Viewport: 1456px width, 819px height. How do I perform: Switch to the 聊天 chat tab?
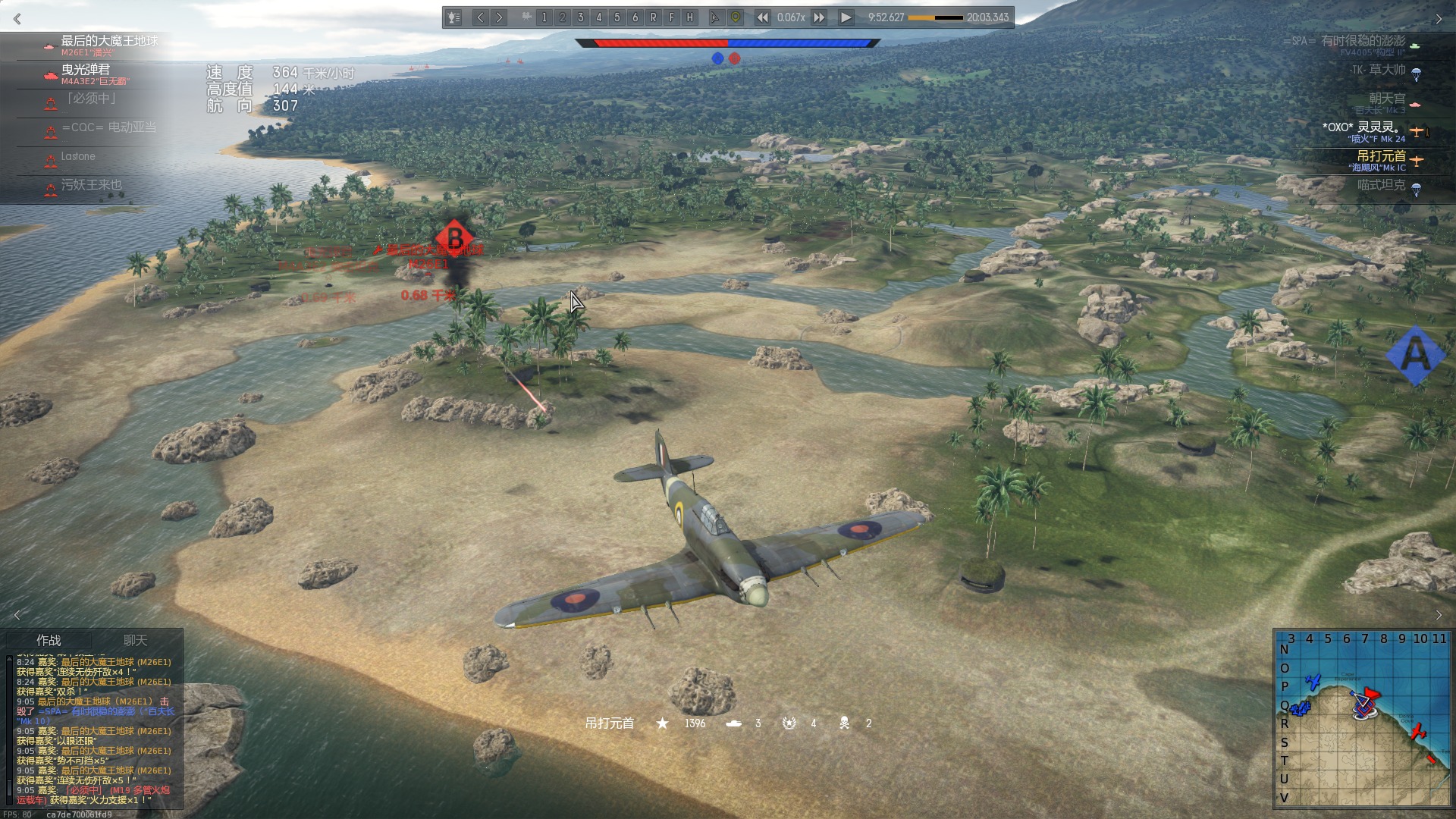[135, 641]
